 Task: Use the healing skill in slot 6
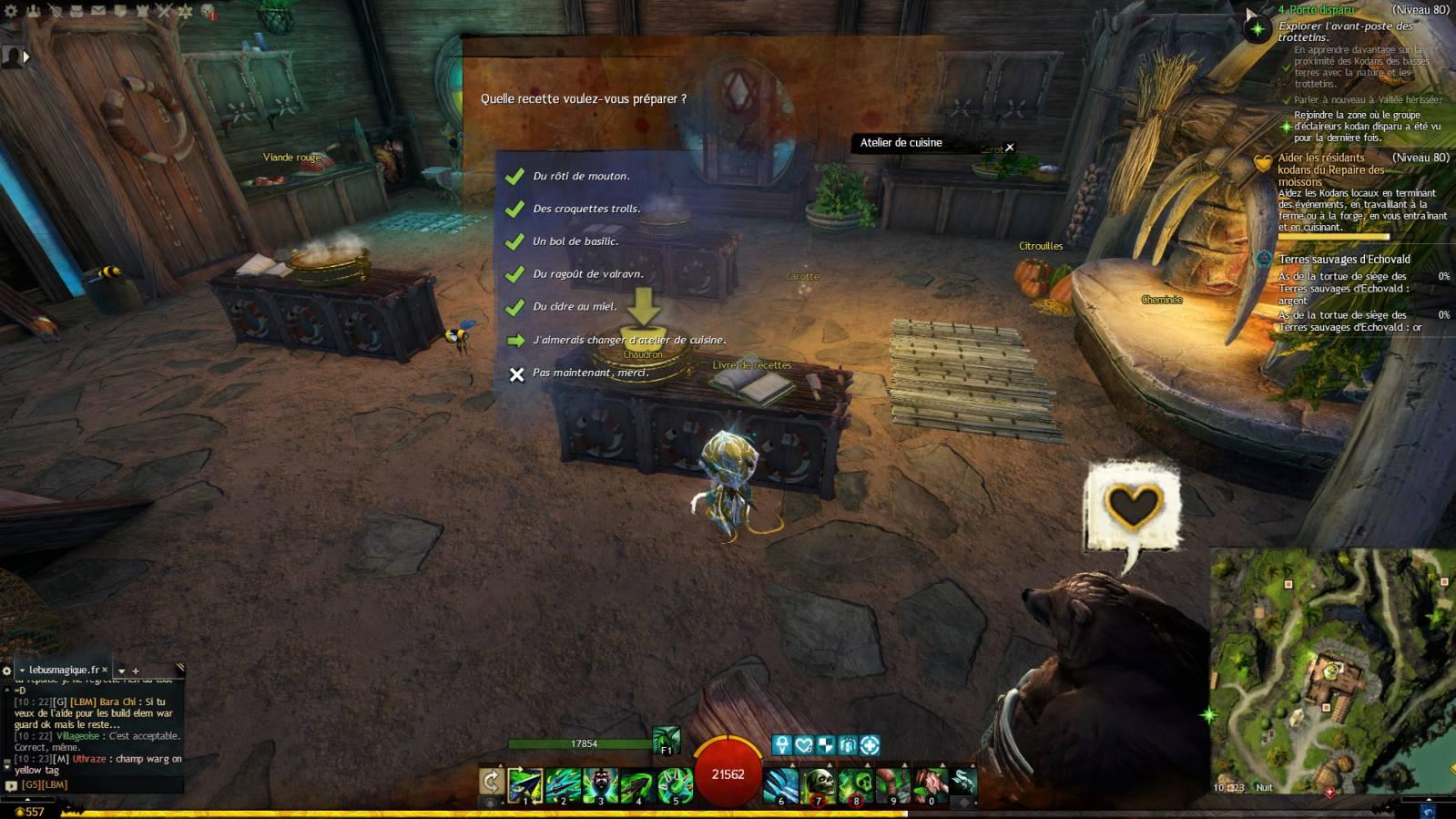pos(781,783)
